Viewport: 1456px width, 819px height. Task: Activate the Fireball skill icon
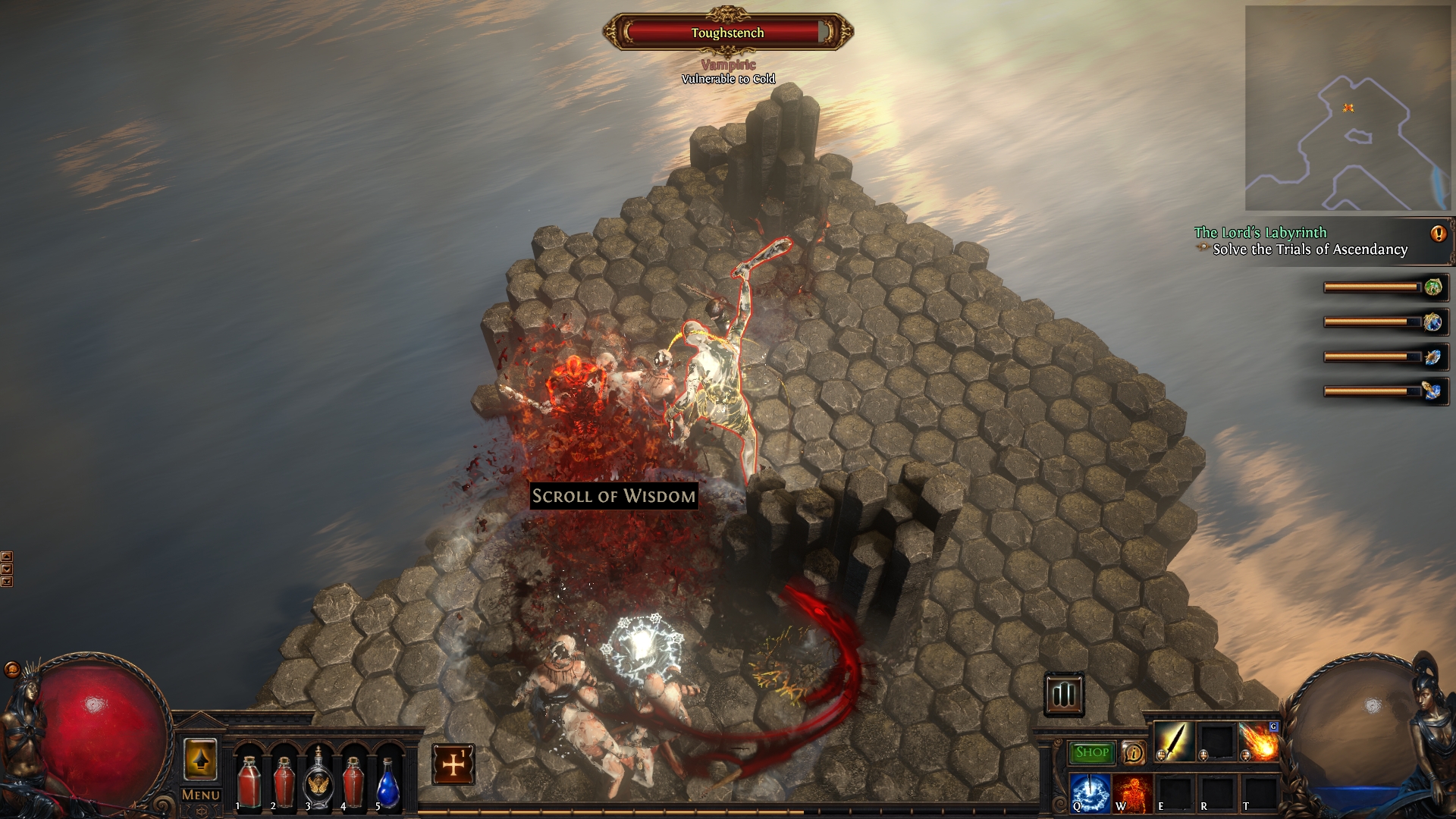point(1259,741)
